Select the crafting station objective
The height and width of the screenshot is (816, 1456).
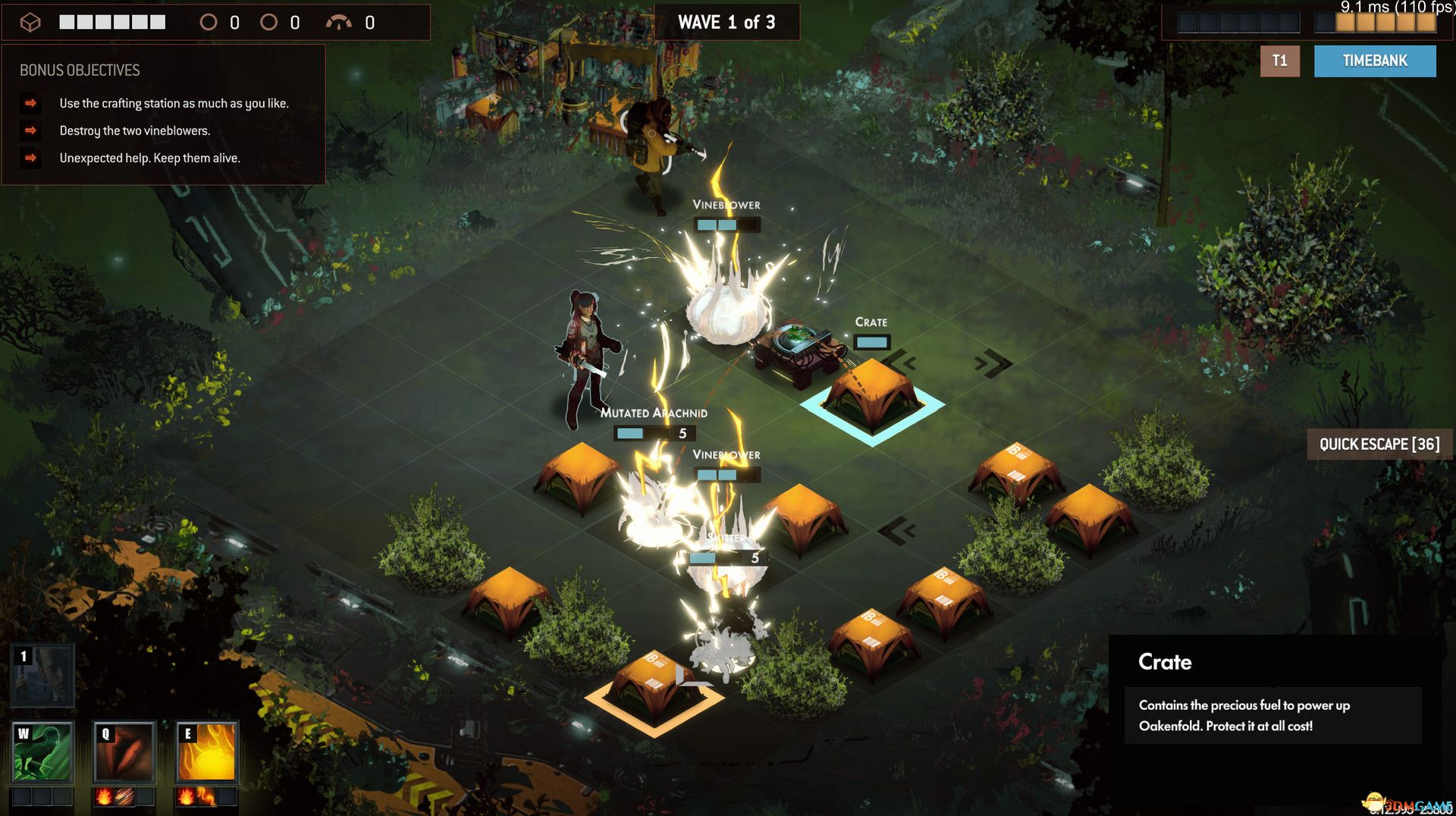point(174,103)
